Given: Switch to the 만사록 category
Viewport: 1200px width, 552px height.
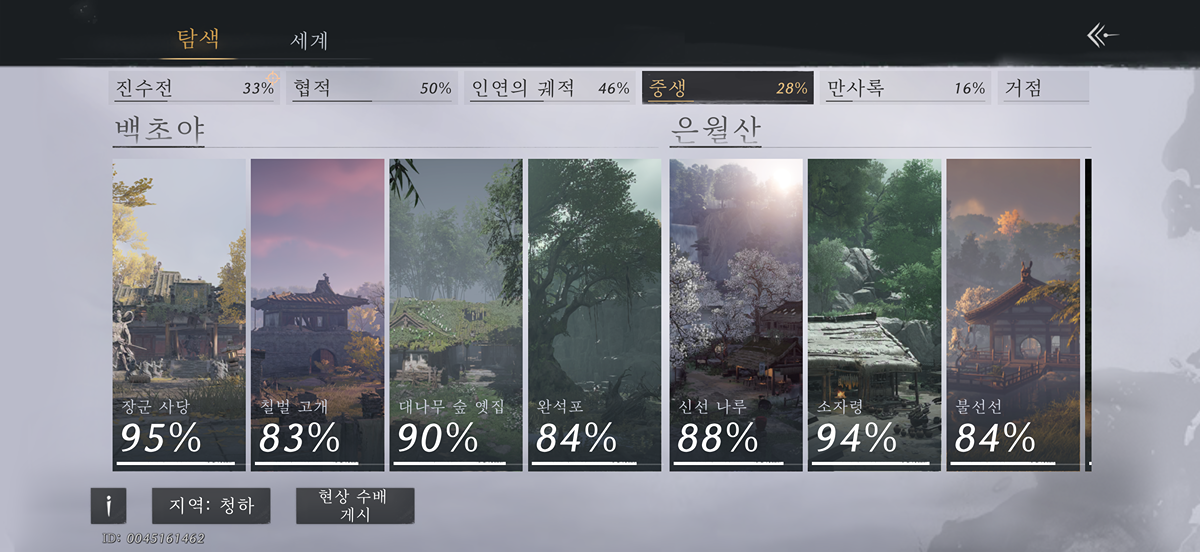Looking at the screenshot, I should tap(906, 88).
